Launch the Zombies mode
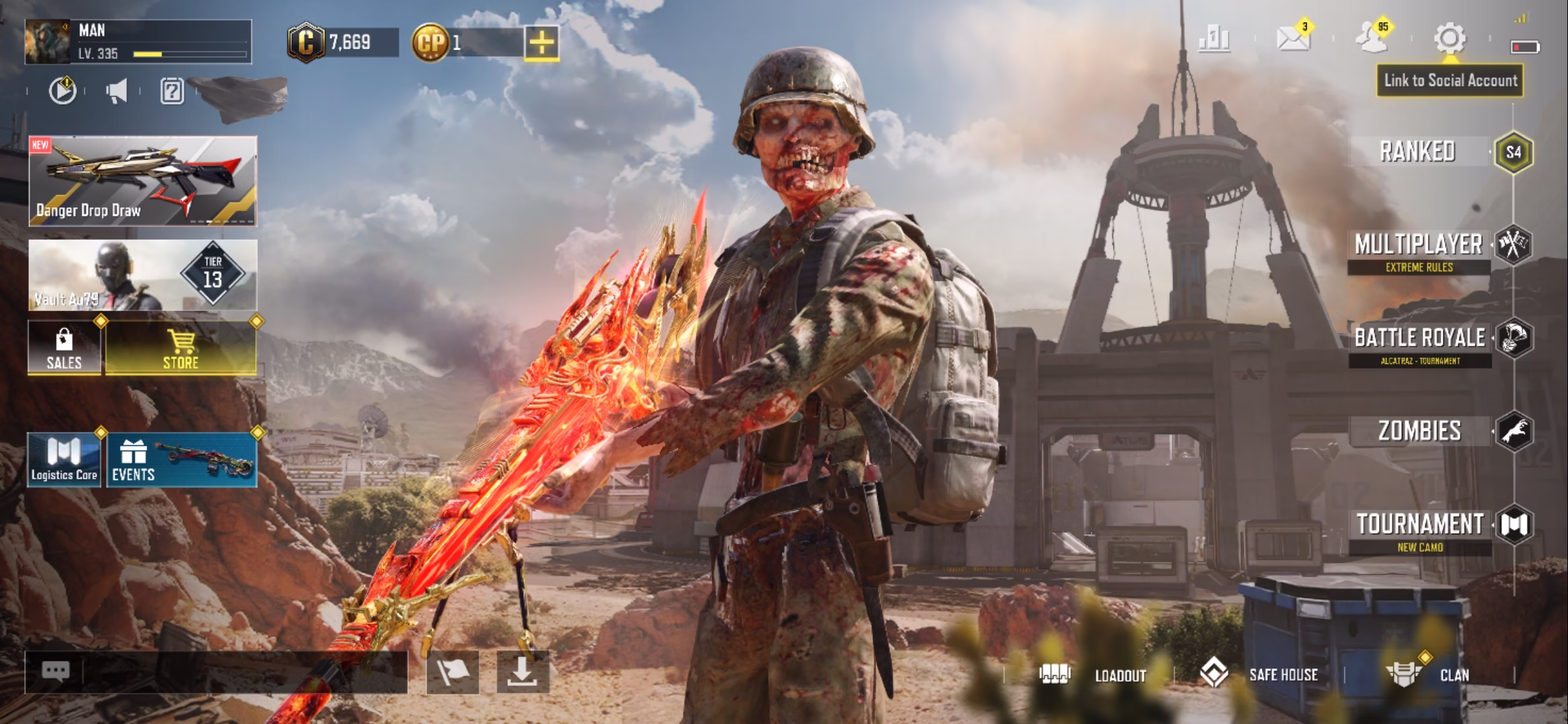Screen dimensions: 1568x724 coord(1419,431)
